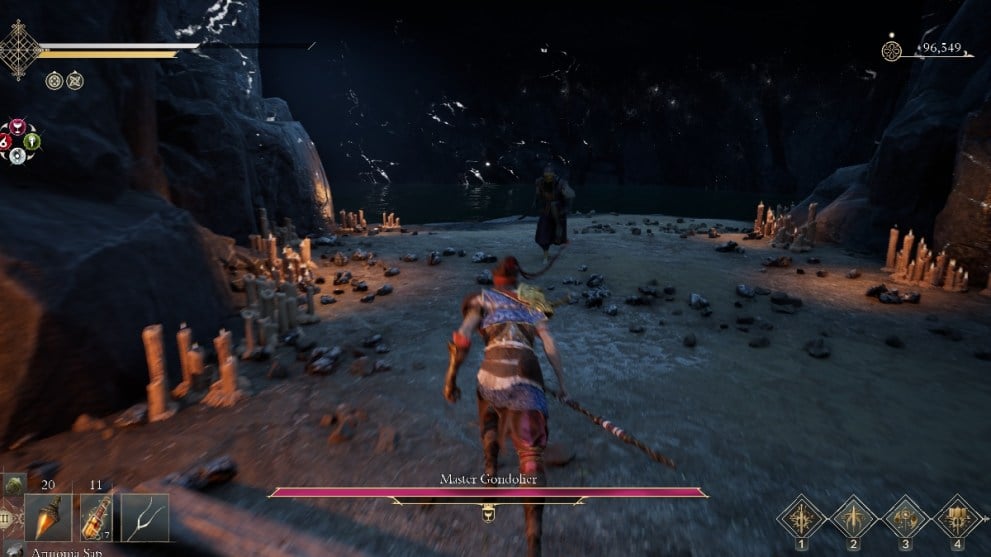Click the ornate diamond character emblem

(20, 48)
